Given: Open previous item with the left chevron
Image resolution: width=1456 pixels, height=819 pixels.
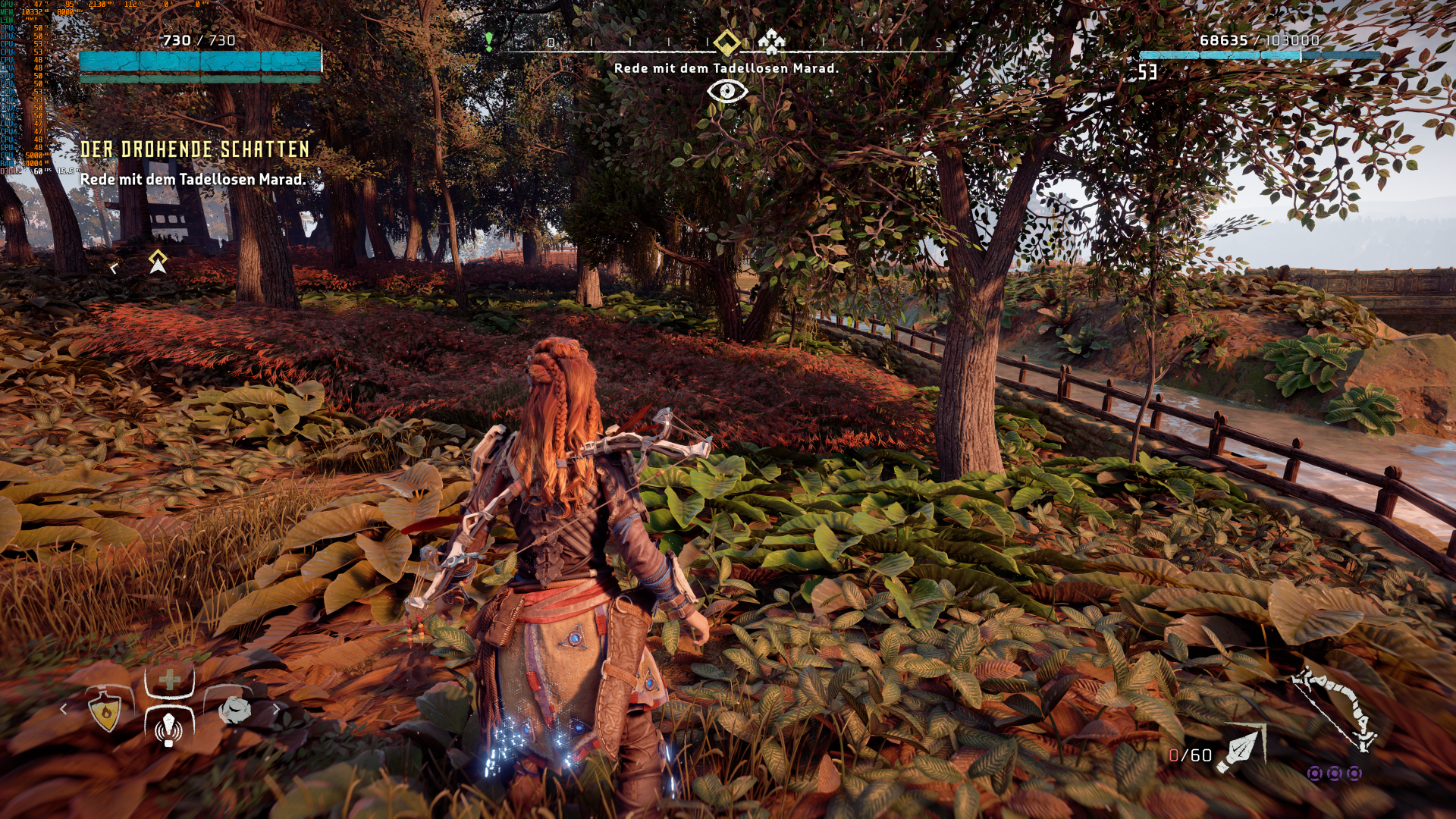Looking at the screenshot, I should [64, 709].
